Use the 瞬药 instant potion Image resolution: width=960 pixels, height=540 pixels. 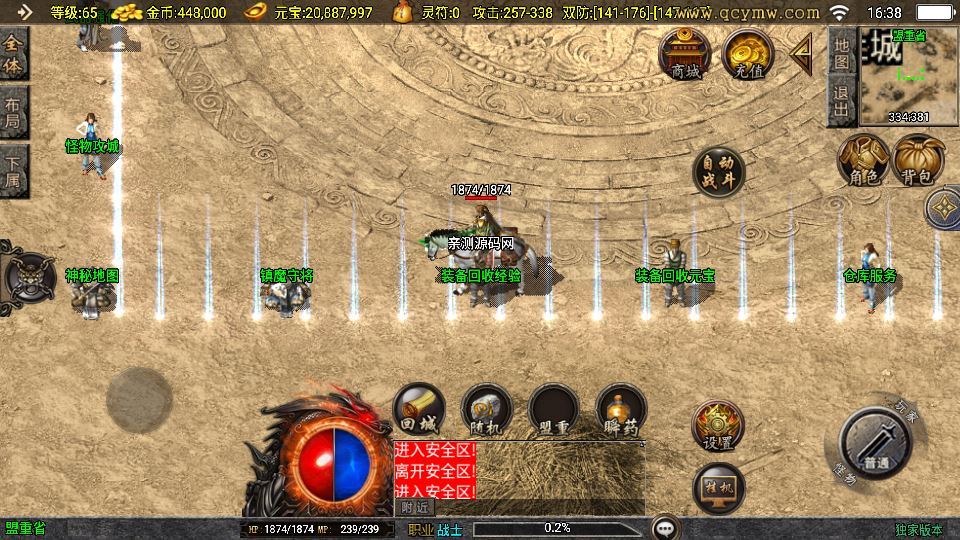[x=621, y=408]
